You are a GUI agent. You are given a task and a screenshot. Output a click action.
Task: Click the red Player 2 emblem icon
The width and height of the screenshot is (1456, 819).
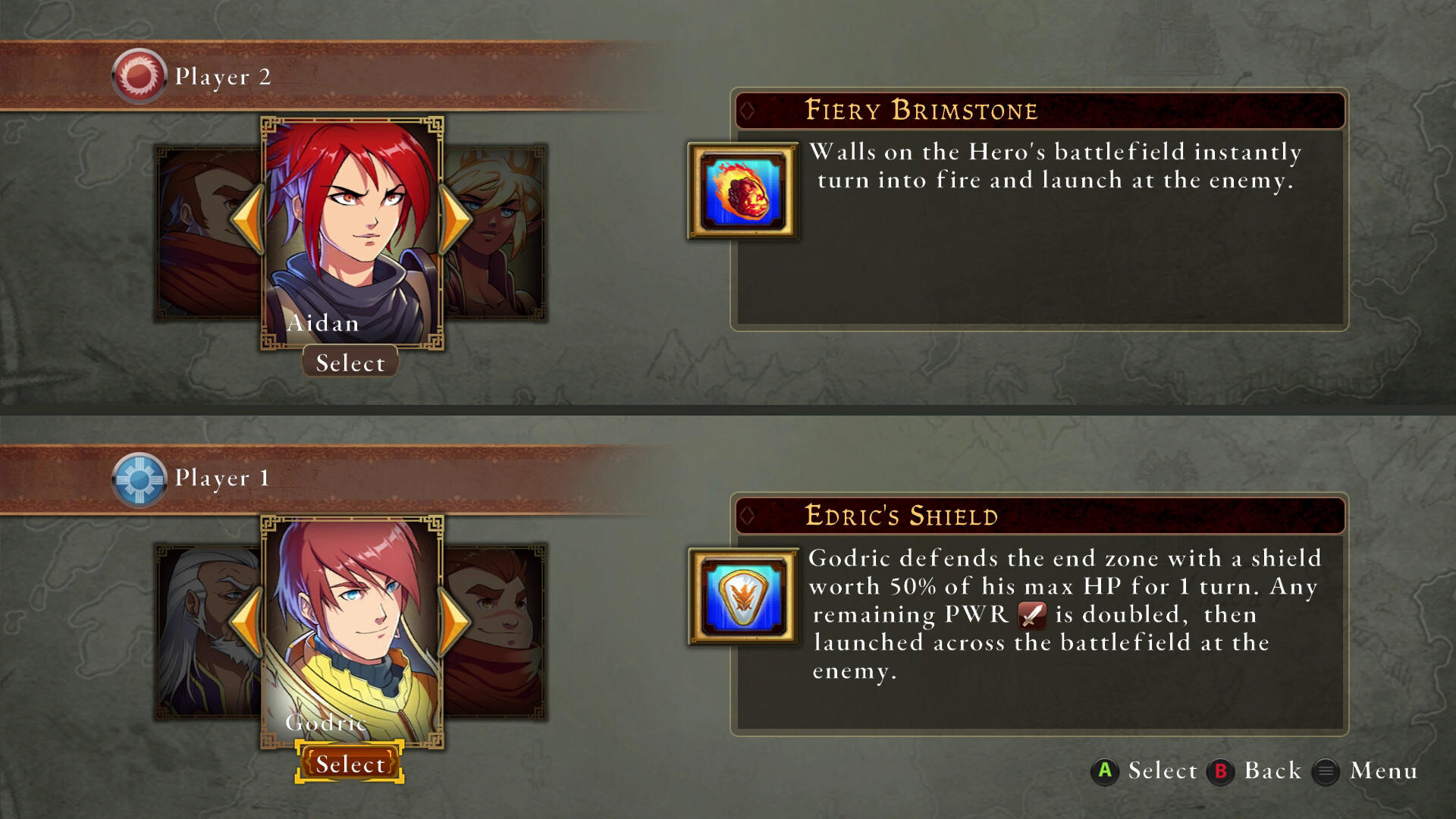140,76
